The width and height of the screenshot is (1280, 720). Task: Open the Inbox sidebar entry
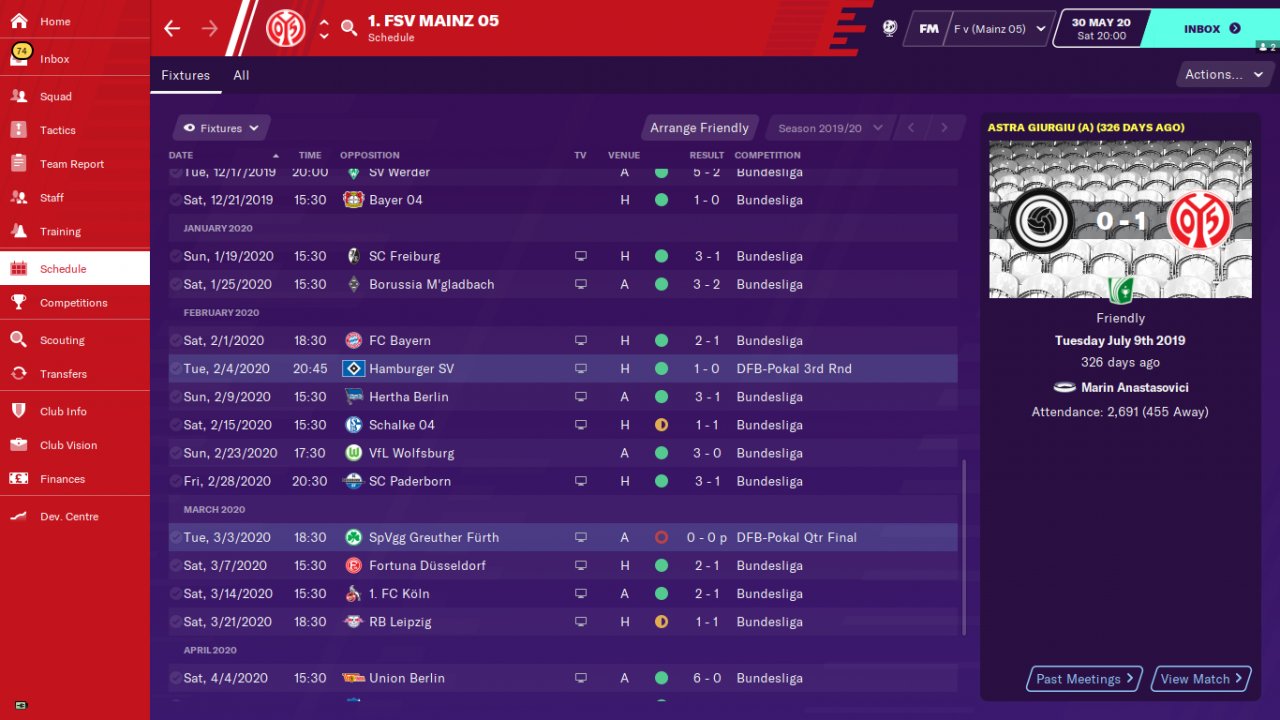click(x=55, y=59)
